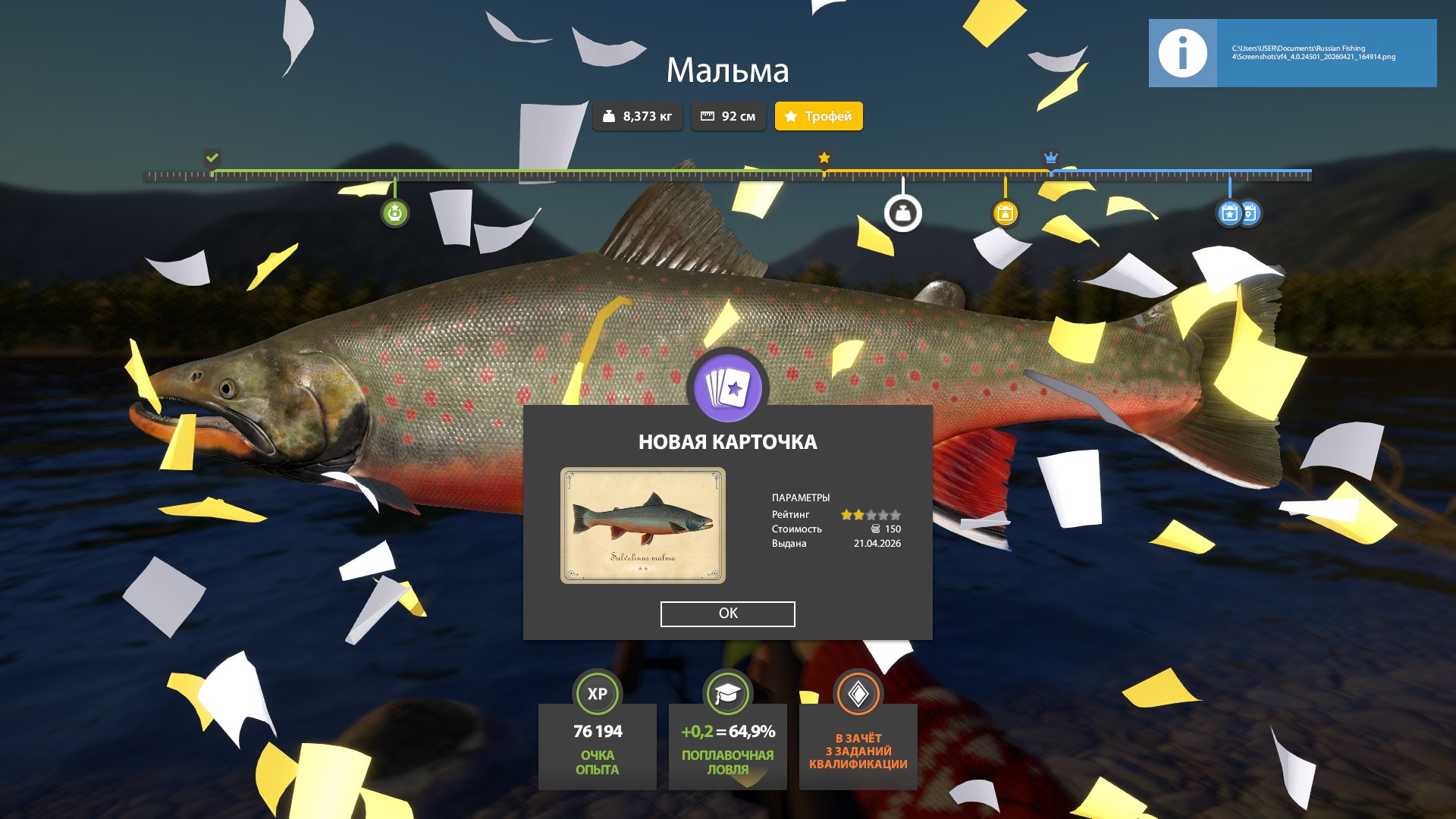Select the green medal marker on scale
The image size is (1456, 819).
pos(394,214)
